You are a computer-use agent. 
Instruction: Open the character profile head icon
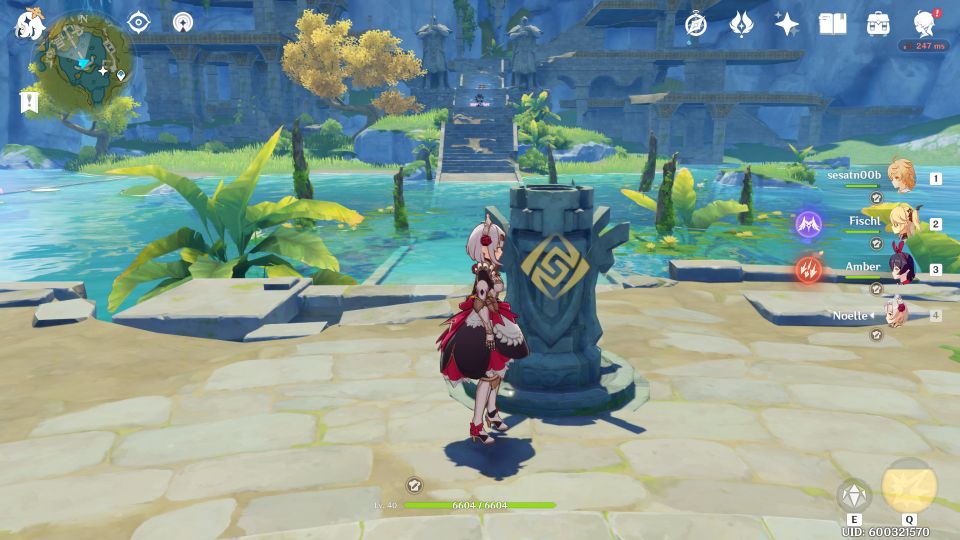click(x=925, y=24)
